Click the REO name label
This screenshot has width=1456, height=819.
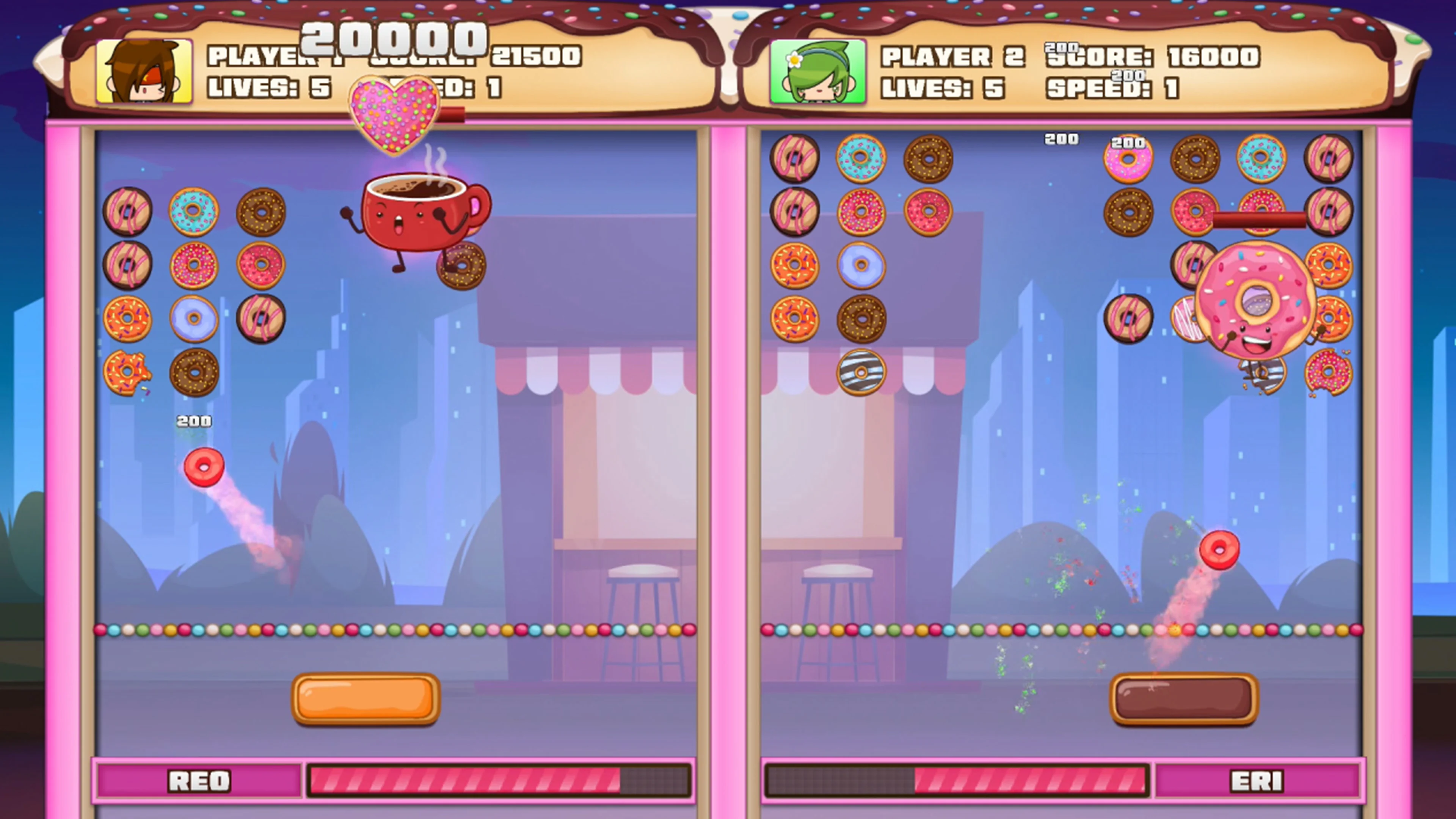tap(199, 781)
